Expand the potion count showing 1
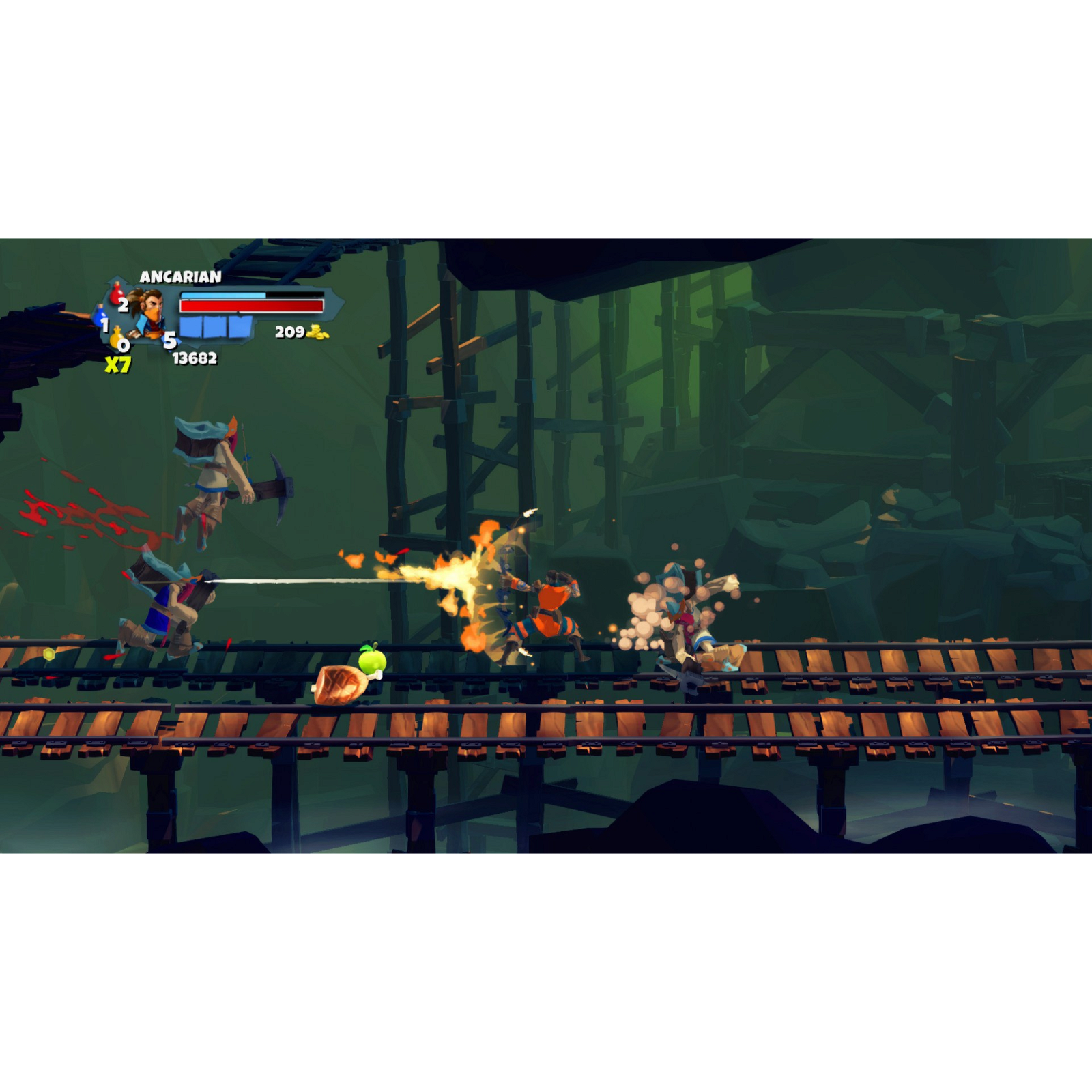This screenshot has height=1092, width=1092. pos(104,326)
